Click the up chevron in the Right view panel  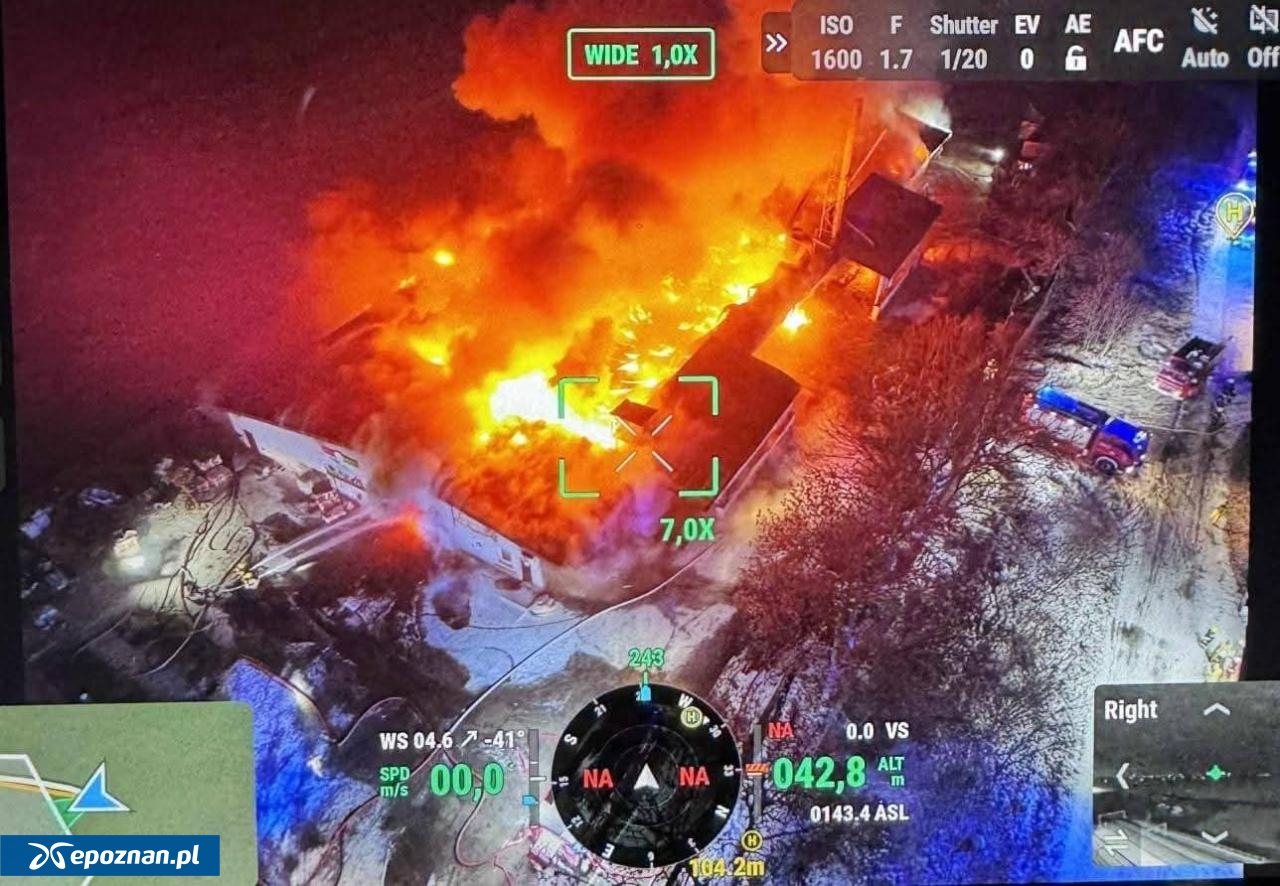(x=1216, y=710)
